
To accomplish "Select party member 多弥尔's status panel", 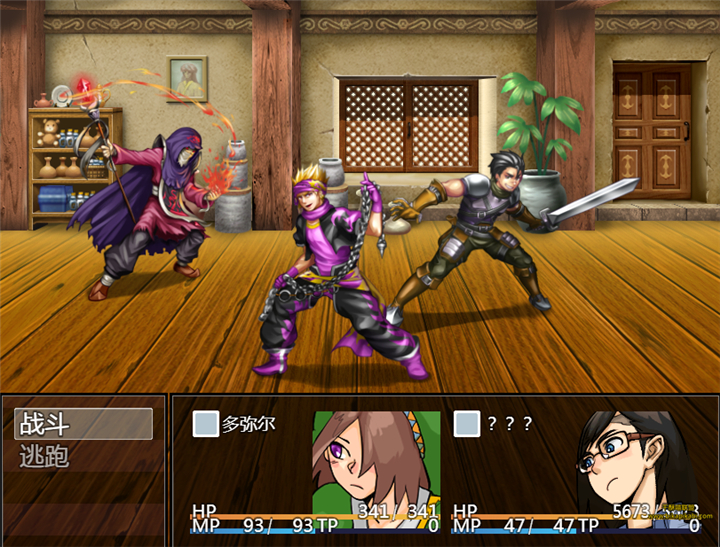I will (315, 470).
